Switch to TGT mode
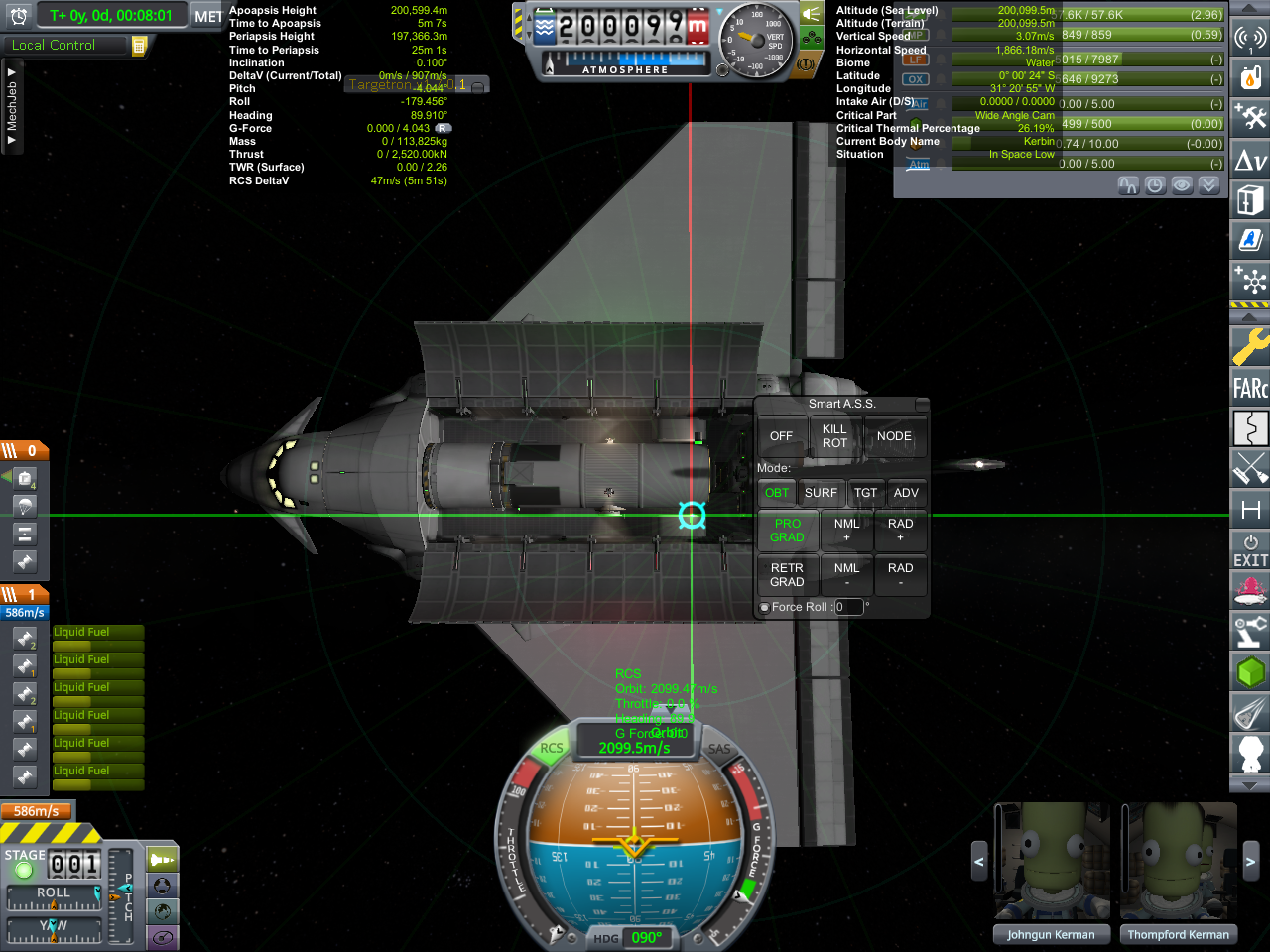Screen dimensions: 1270x952 (x=866, y=493)
